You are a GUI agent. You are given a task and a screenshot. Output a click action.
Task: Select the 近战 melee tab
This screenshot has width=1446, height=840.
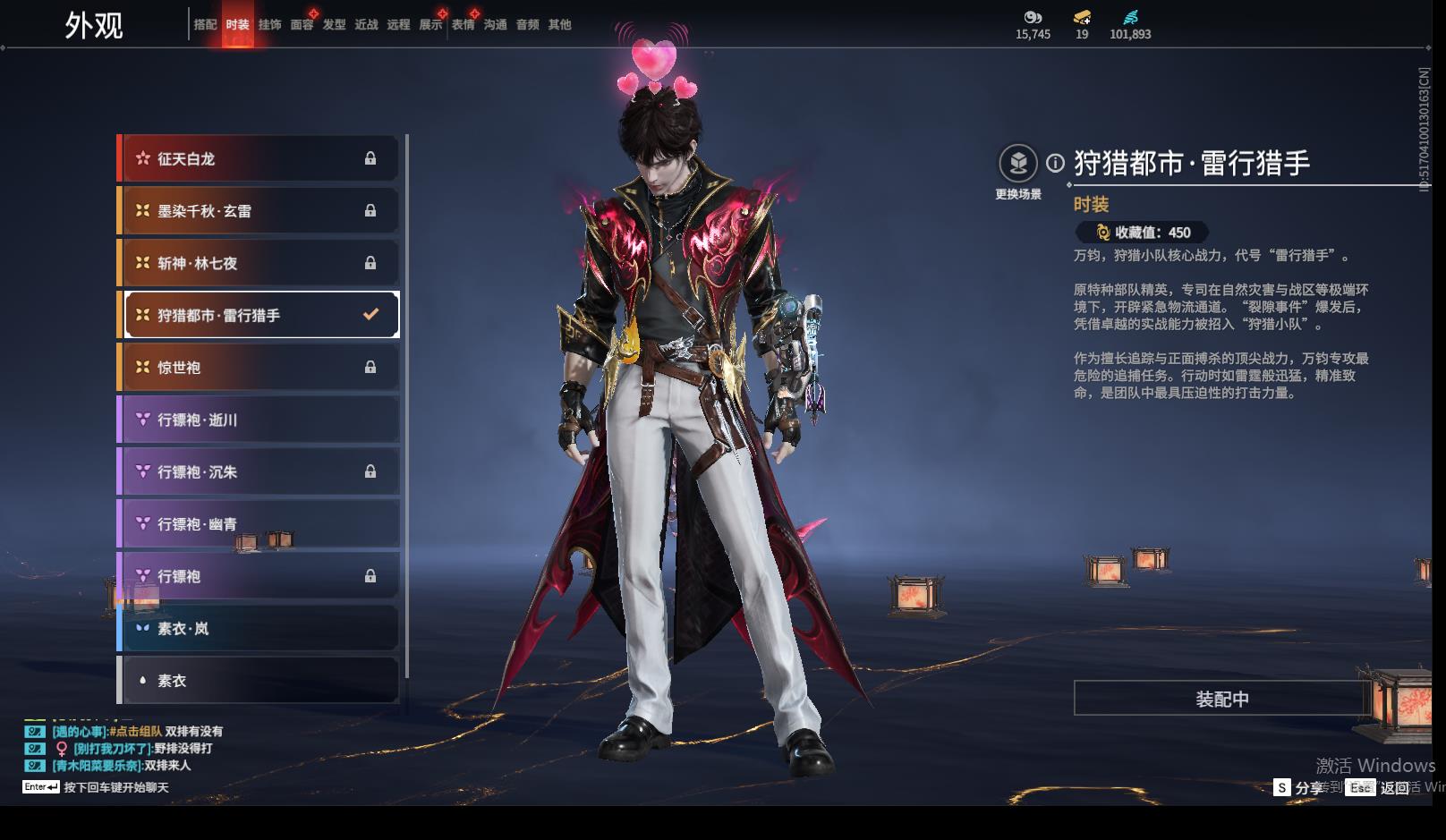(366, 25)
